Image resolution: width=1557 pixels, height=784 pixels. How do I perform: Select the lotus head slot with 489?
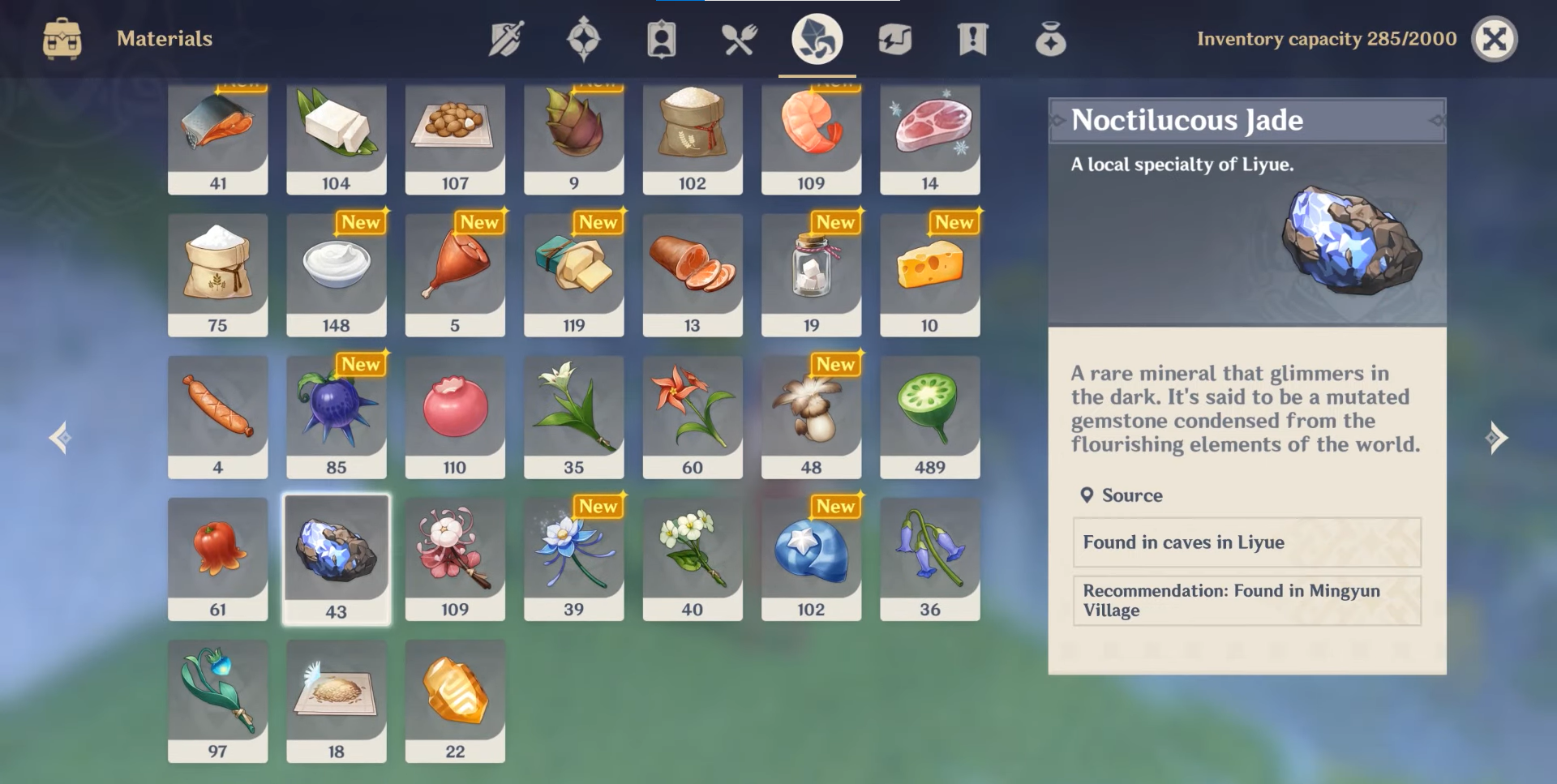929,417
